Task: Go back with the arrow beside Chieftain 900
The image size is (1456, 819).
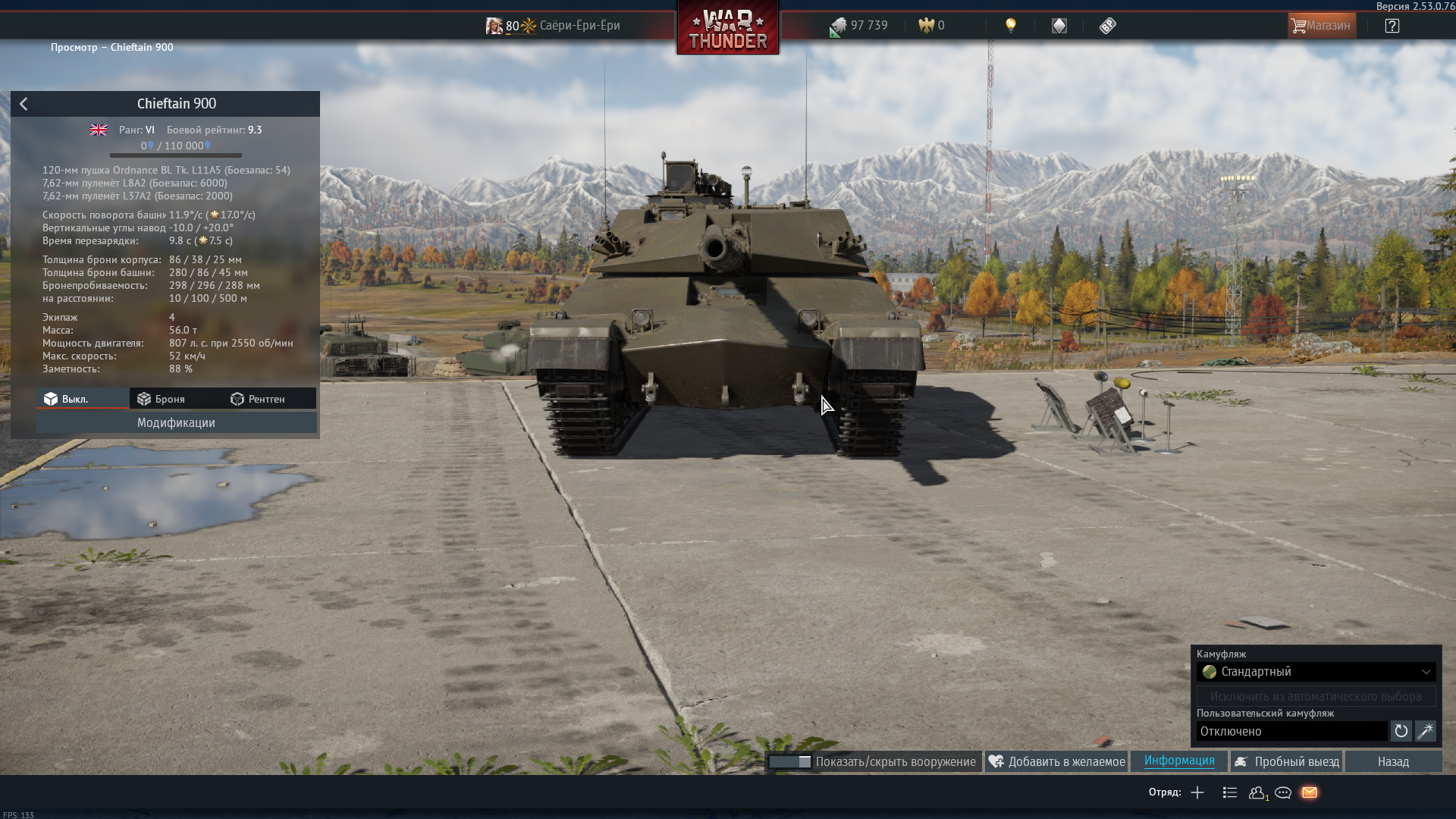Action: (x=24, y=104)
